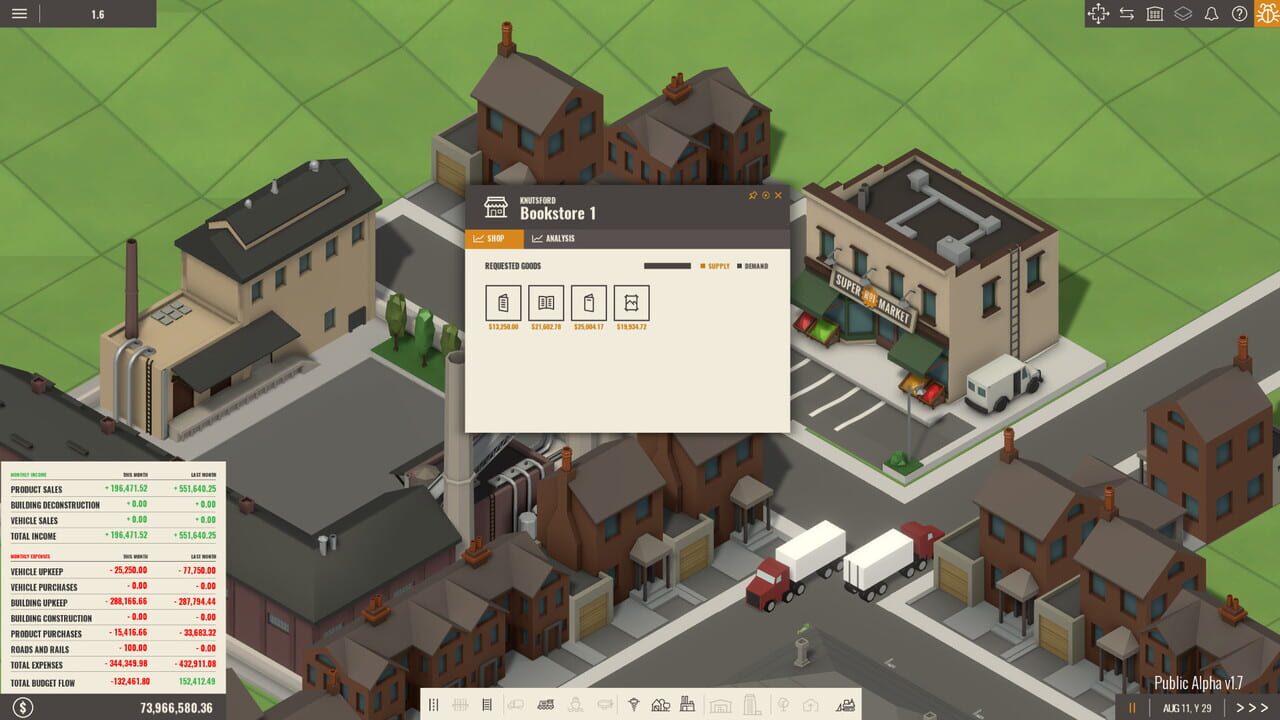The height and width of the screenshot is (720, 1280).
Task: Close the Bookstore 1 window
Action: (x=779, y=195)
